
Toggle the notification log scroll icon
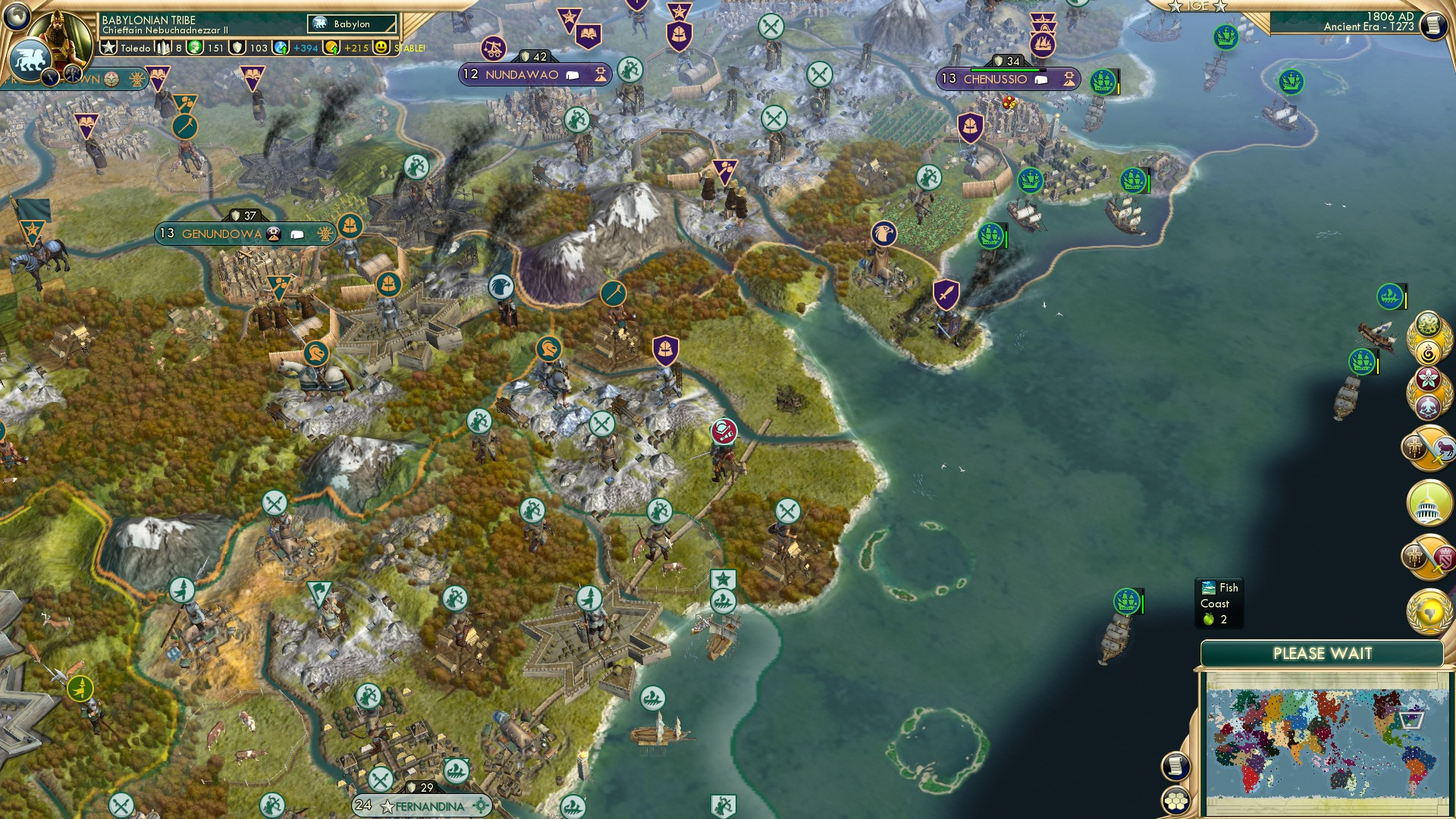[x=1175, y=766]
